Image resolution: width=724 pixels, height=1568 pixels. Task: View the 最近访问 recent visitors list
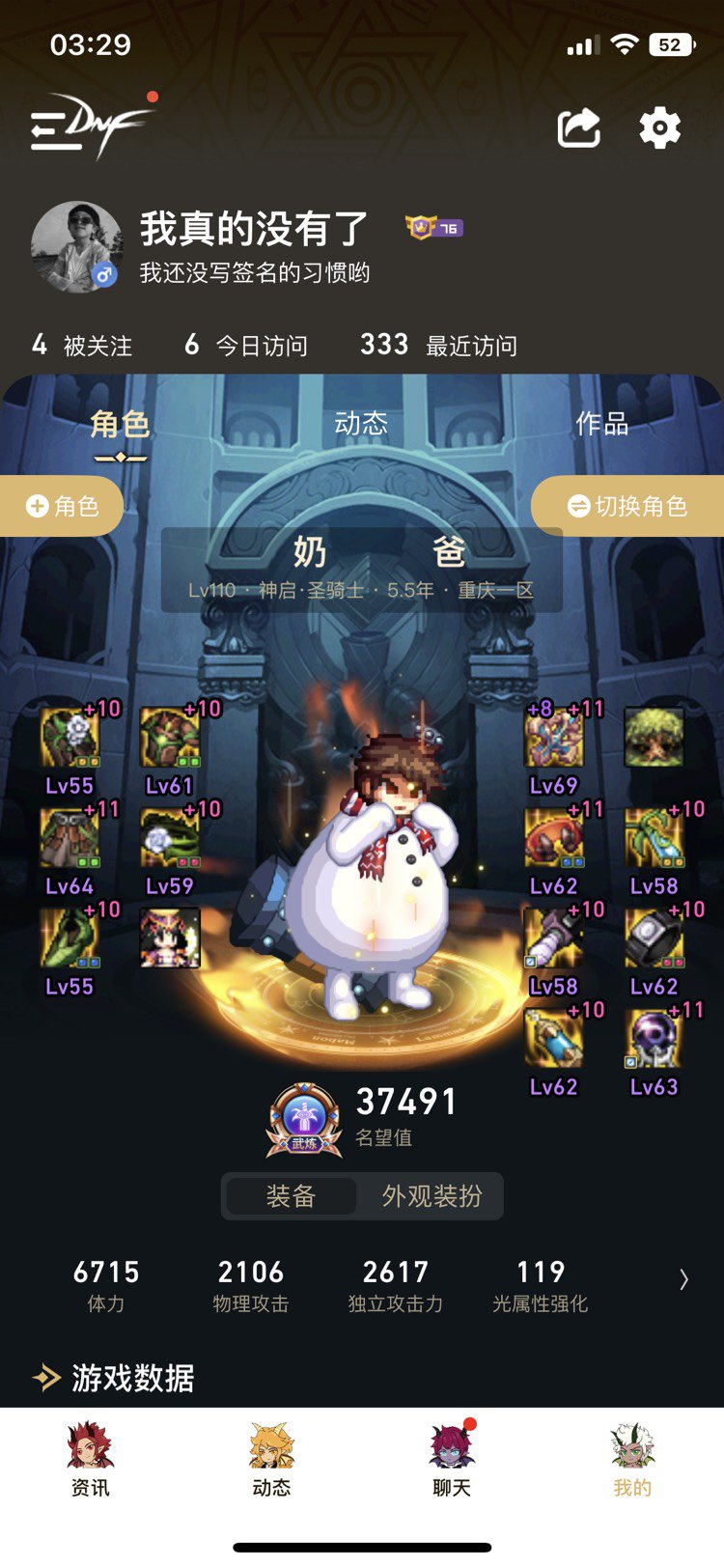[438, 345]
